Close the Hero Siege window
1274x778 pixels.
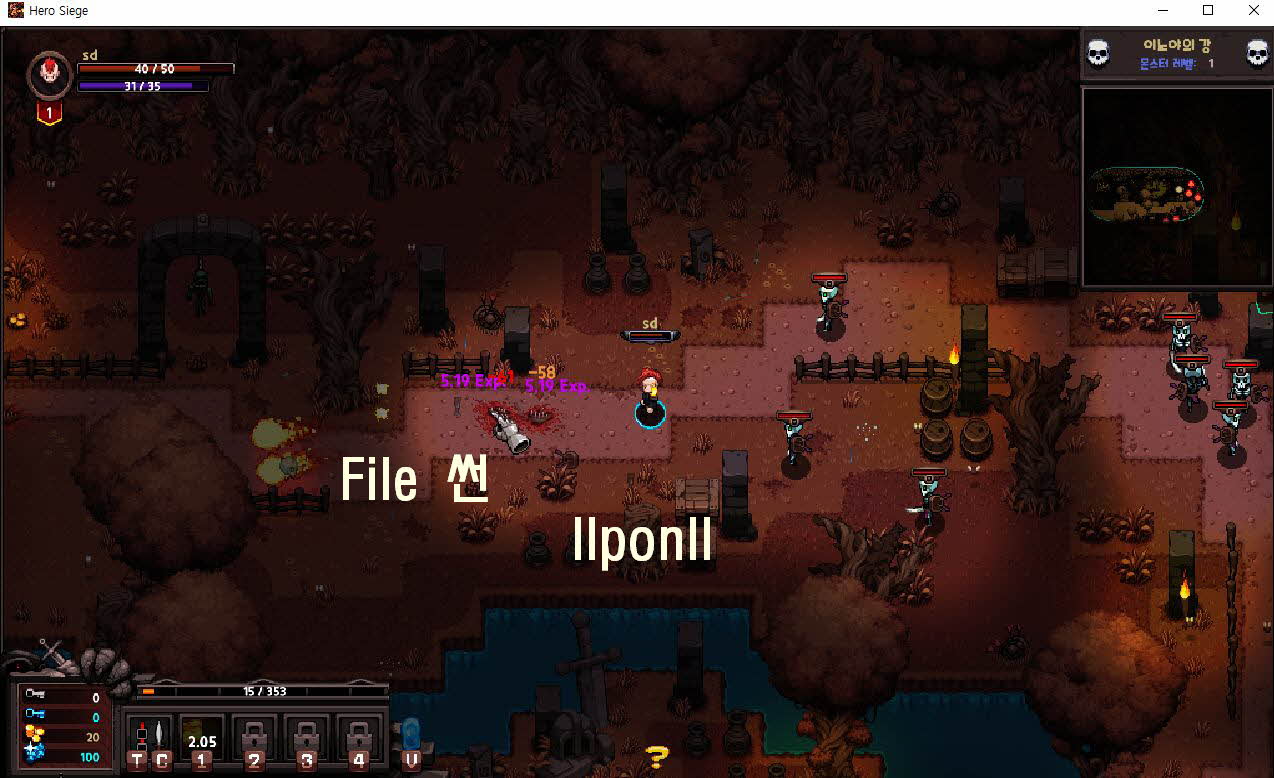tap(1254, 11)
